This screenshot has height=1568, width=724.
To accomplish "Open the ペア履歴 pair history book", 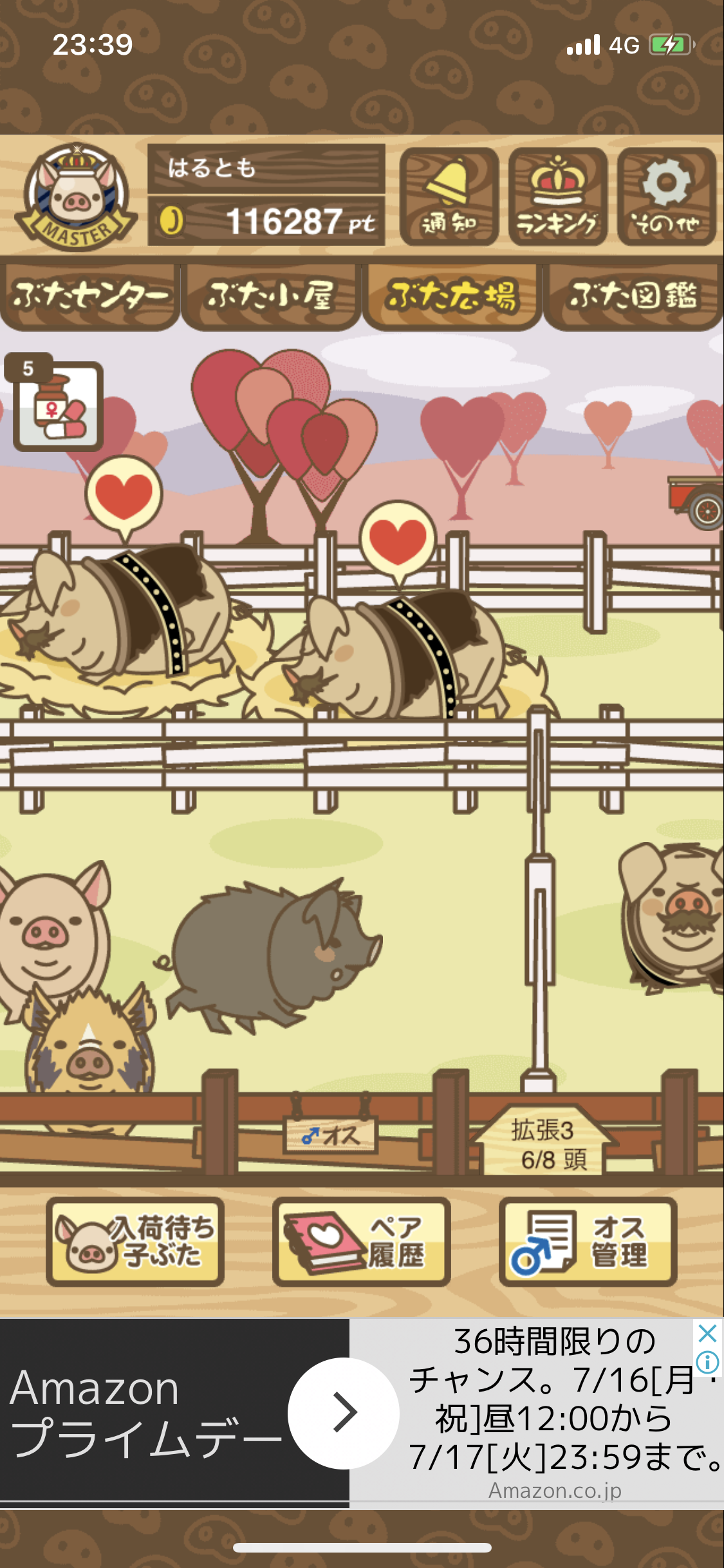I will [362, 1242].
